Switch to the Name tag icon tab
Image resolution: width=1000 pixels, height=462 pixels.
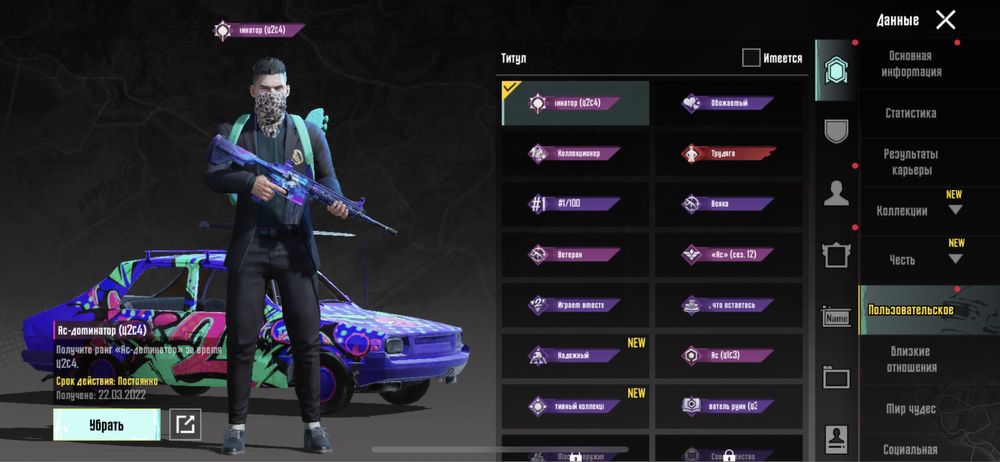point(836,318)
